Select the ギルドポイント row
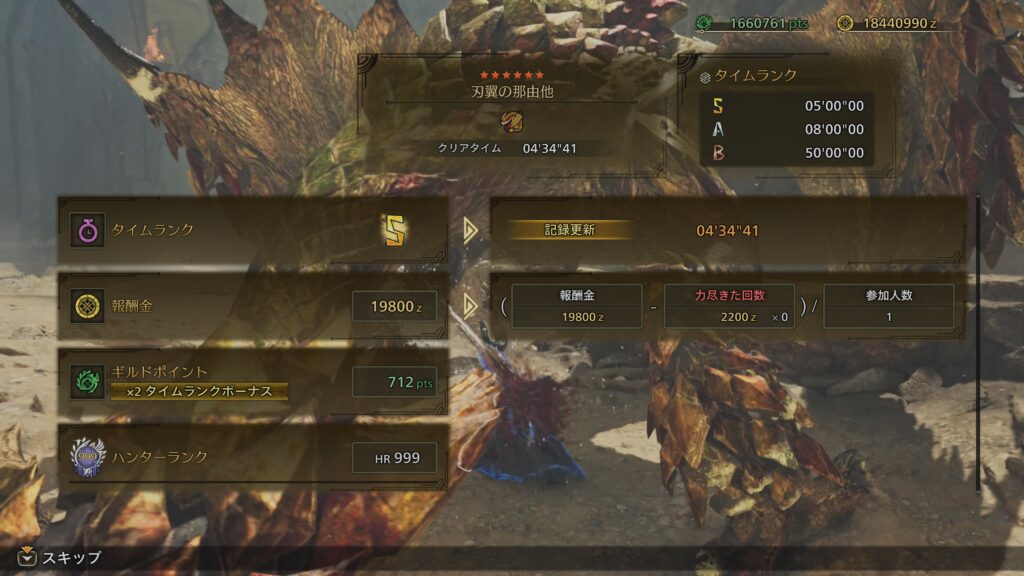 point(253,381)
